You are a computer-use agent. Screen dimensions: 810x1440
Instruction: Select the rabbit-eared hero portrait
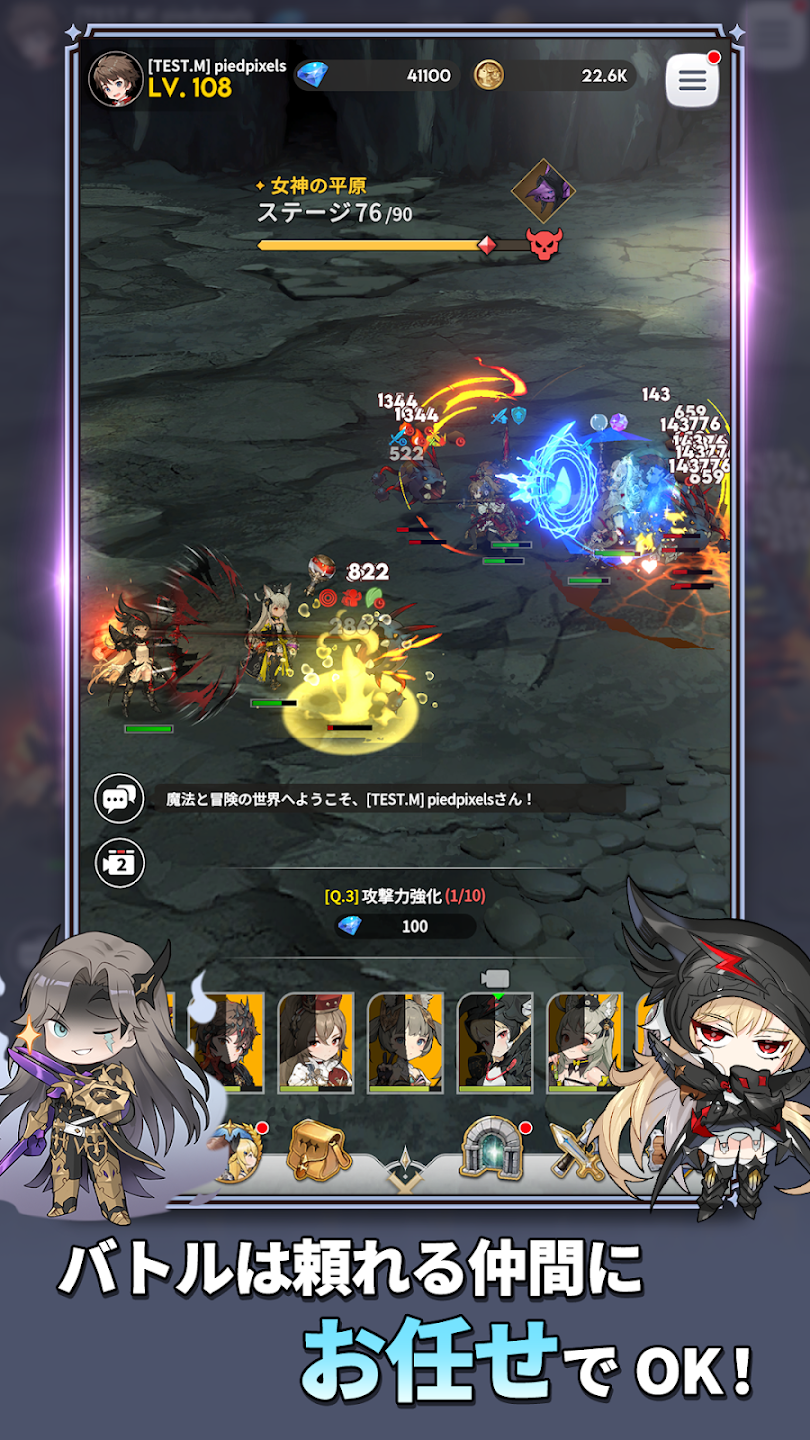406,1041
